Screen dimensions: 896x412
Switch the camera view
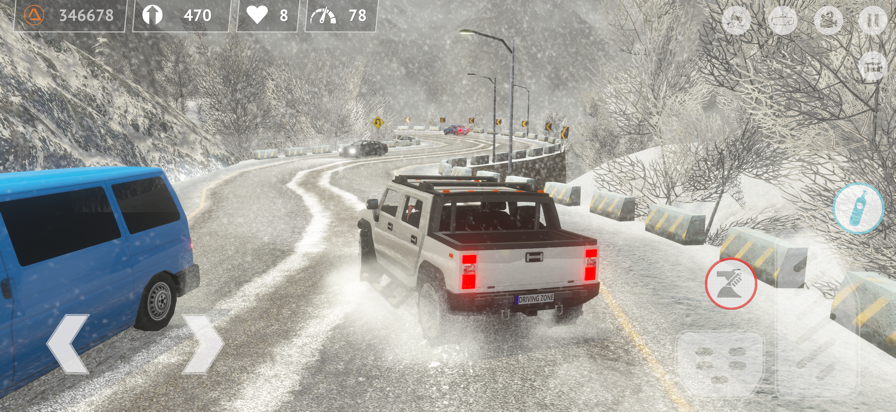(828, 20)
